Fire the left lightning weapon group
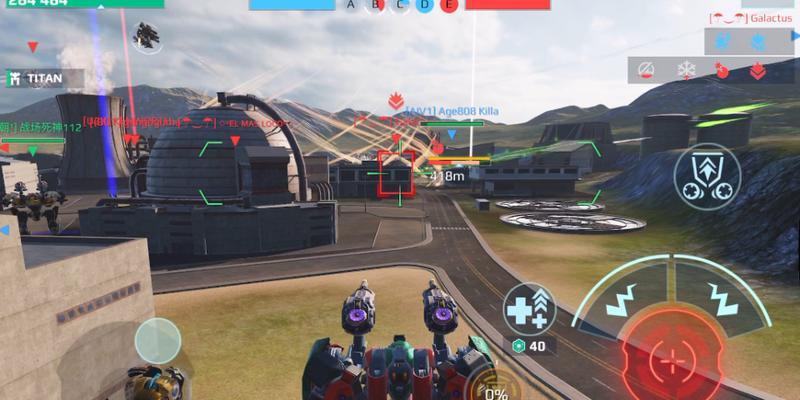The image size is (800, 400). click(x=625, y=295)
